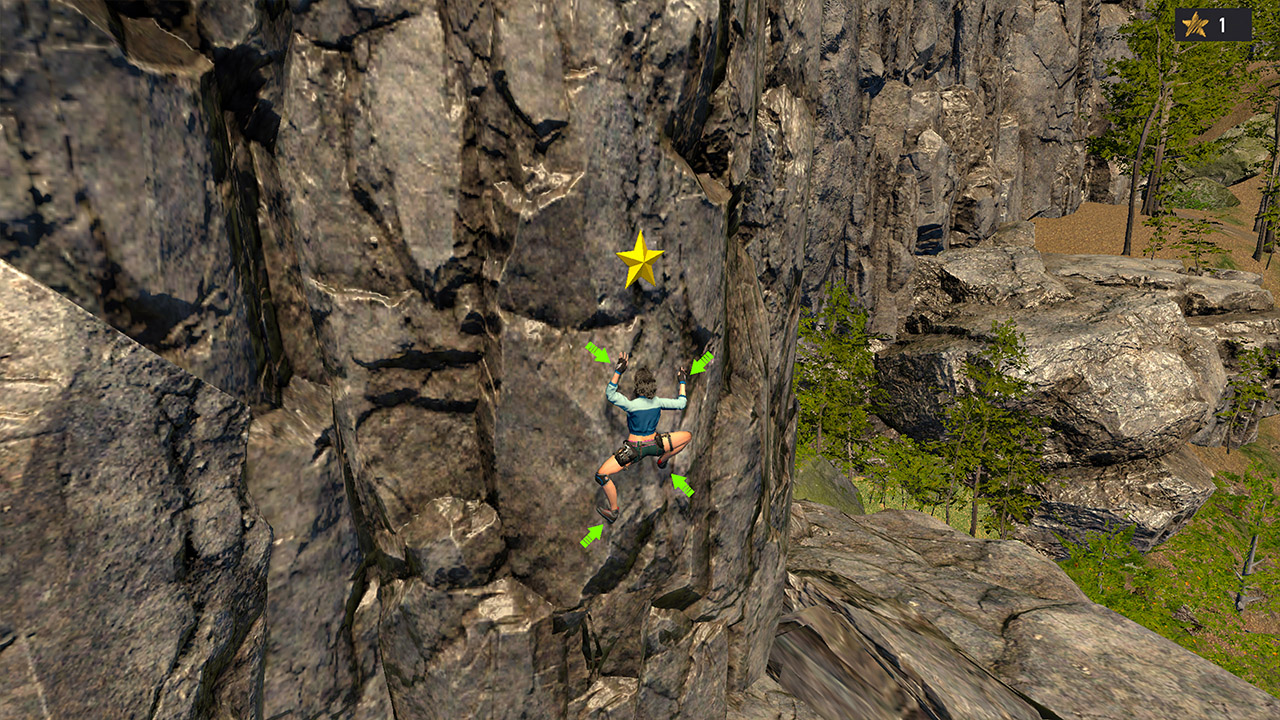Click the climber's head

(x=644, y=381)
